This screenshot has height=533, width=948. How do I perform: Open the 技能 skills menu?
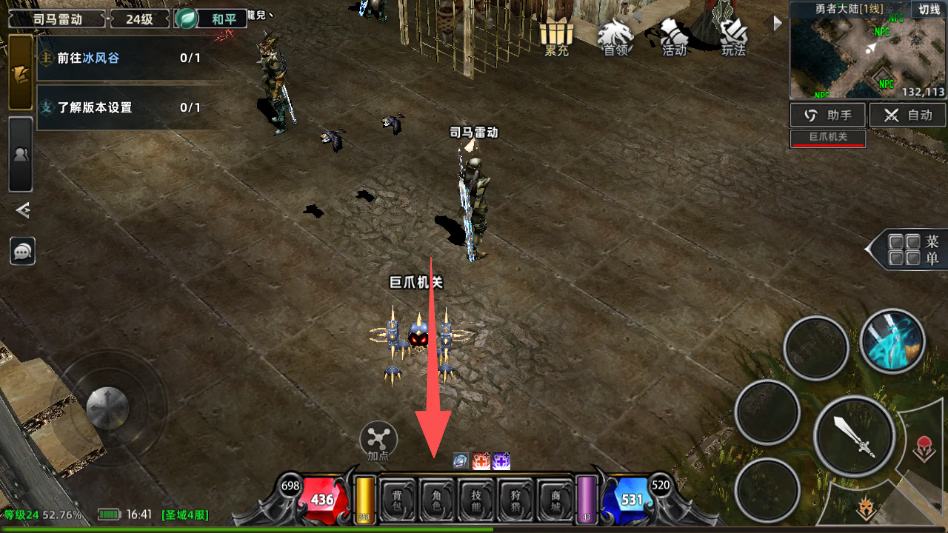coord(478,499)
